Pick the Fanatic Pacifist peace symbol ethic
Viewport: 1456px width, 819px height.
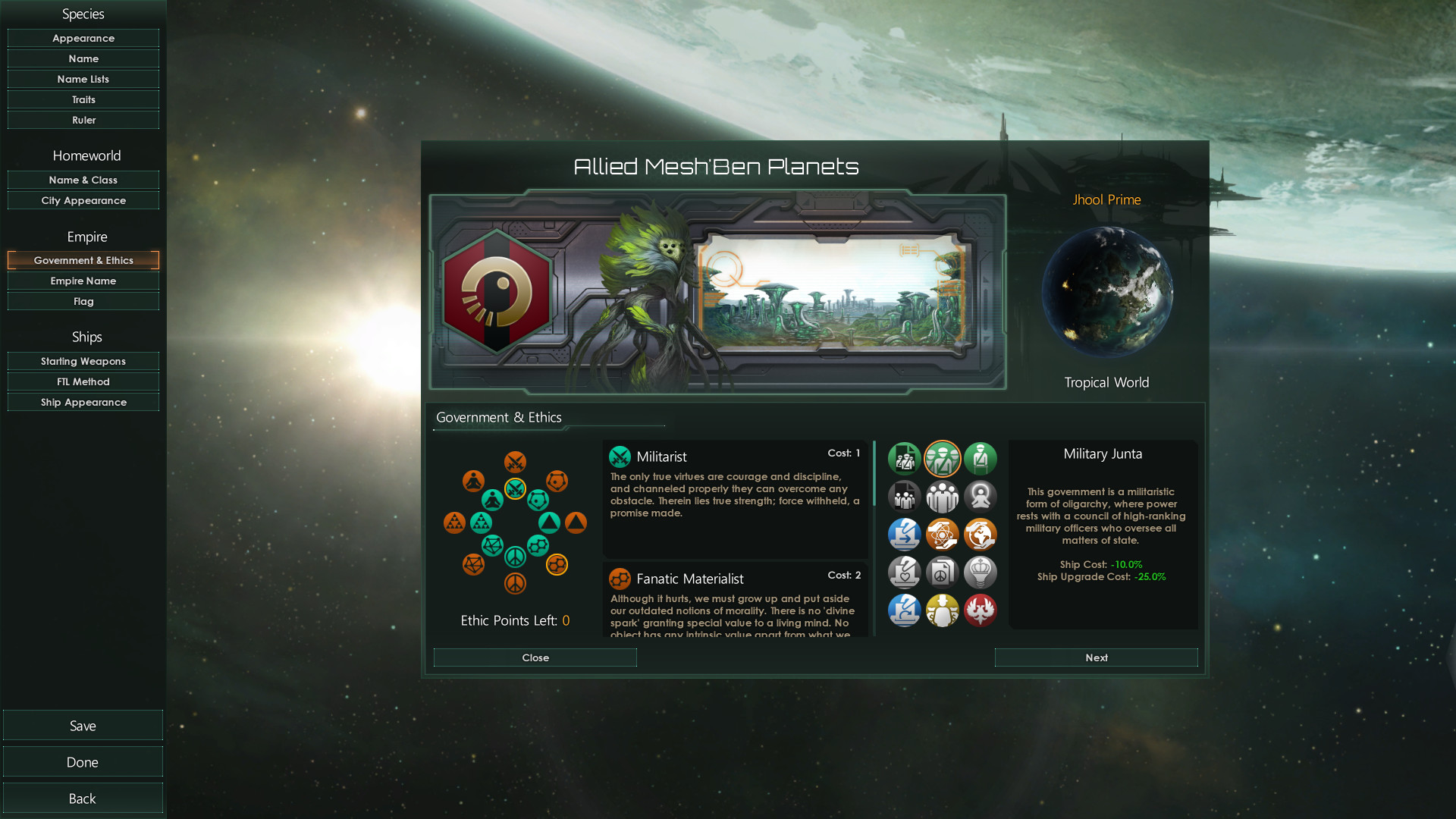point(516,583)
